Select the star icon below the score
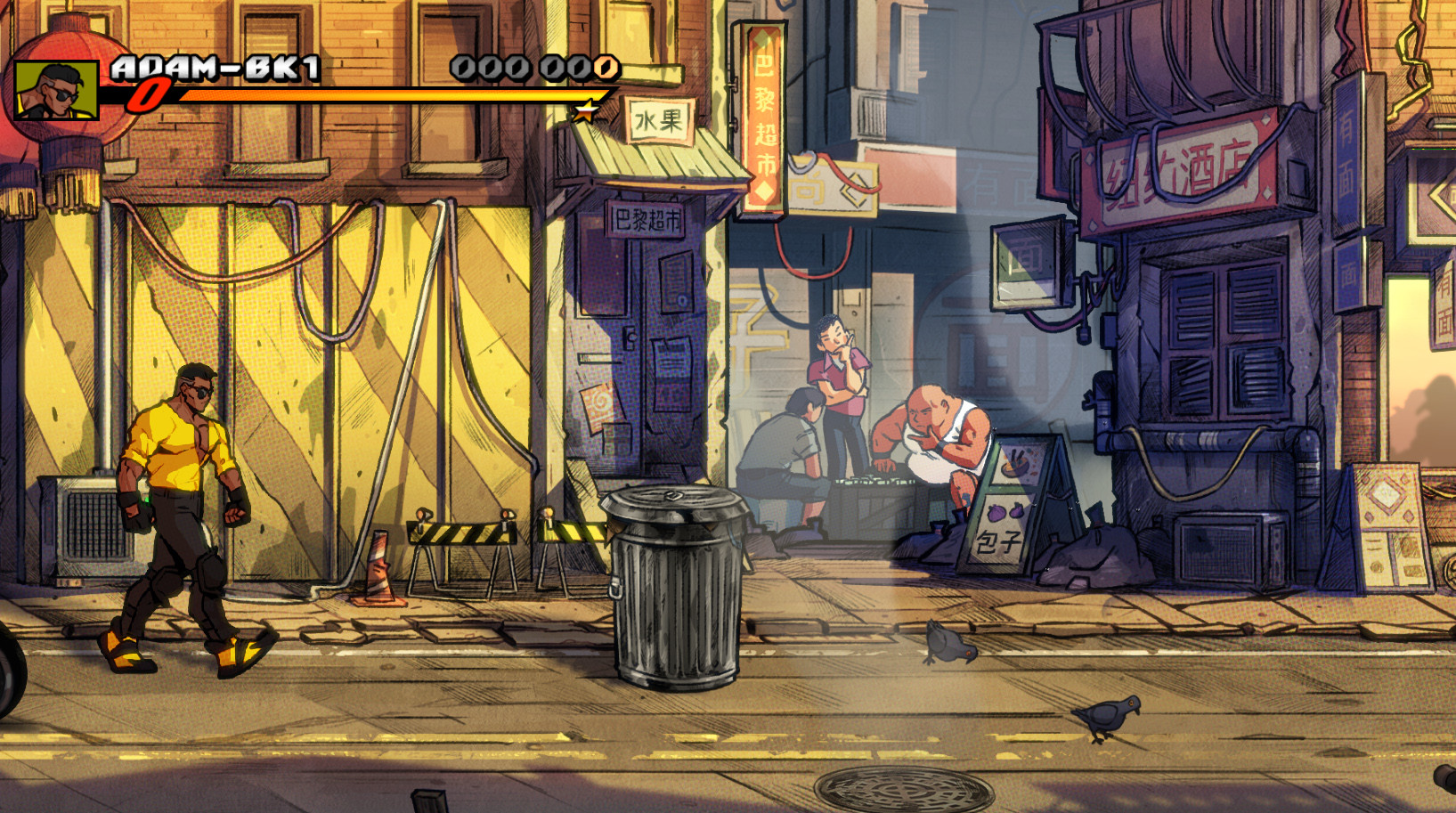Viewport: 1456px width, 813px height. click(585, 112)
